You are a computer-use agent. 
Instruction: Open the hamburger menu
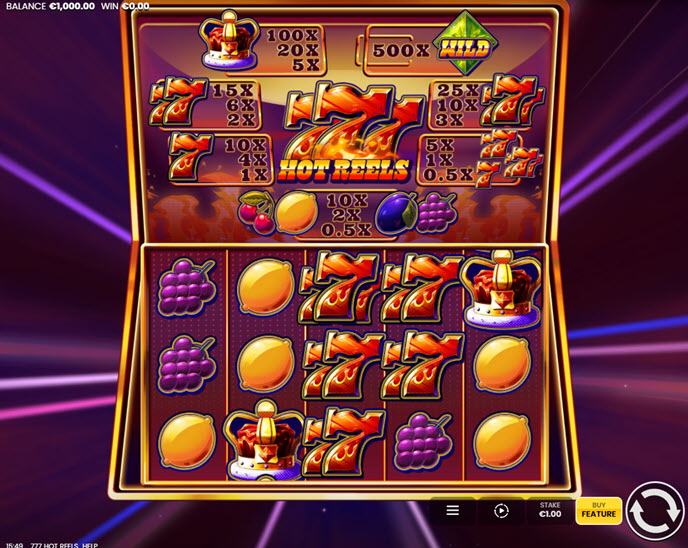coord(452,510)
